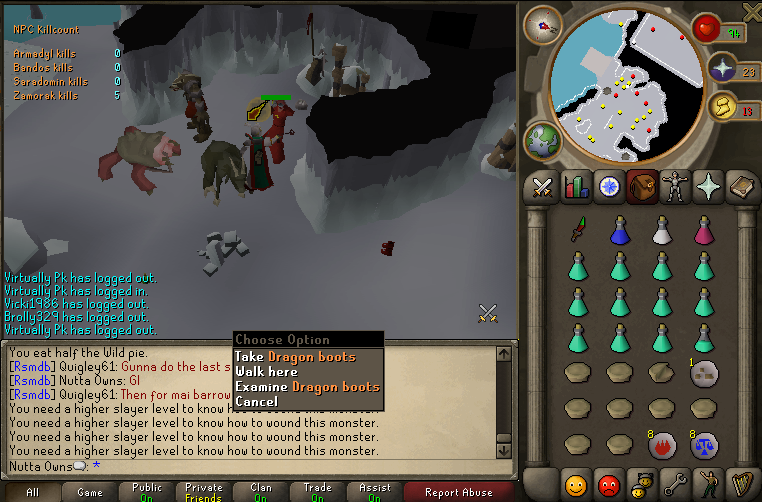Screen dimensions: 762x502
Task: Select Walk here in context menu
Action: point(266,372)
